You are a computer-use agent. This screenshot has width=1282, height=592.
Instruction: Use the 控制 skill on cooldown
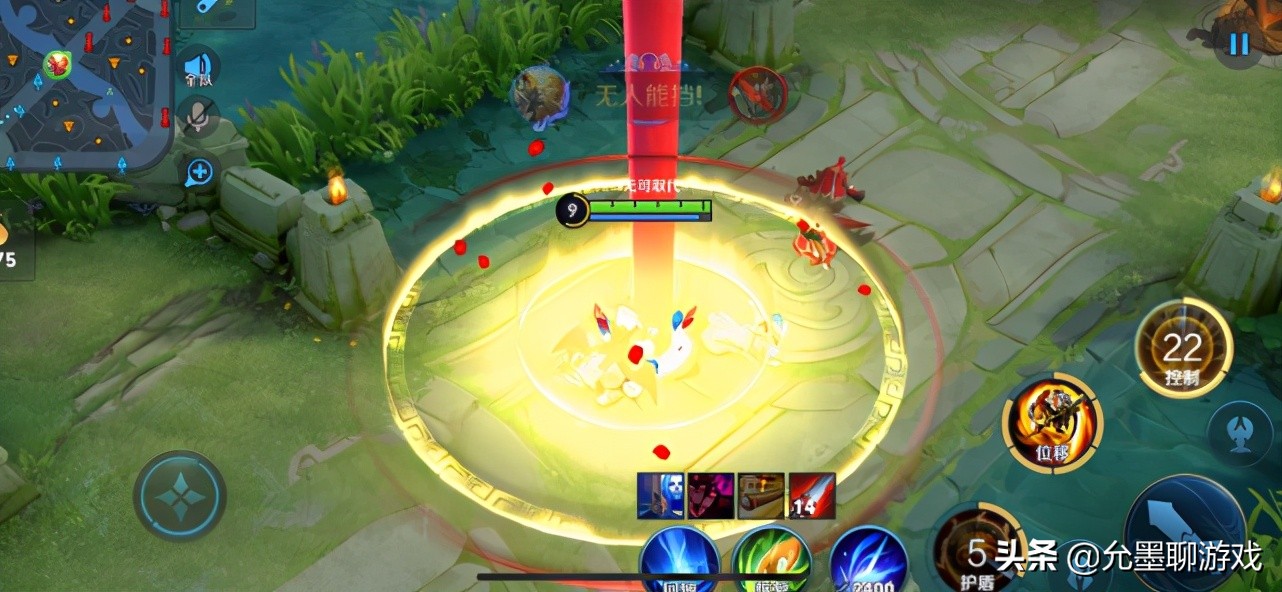1182,350
